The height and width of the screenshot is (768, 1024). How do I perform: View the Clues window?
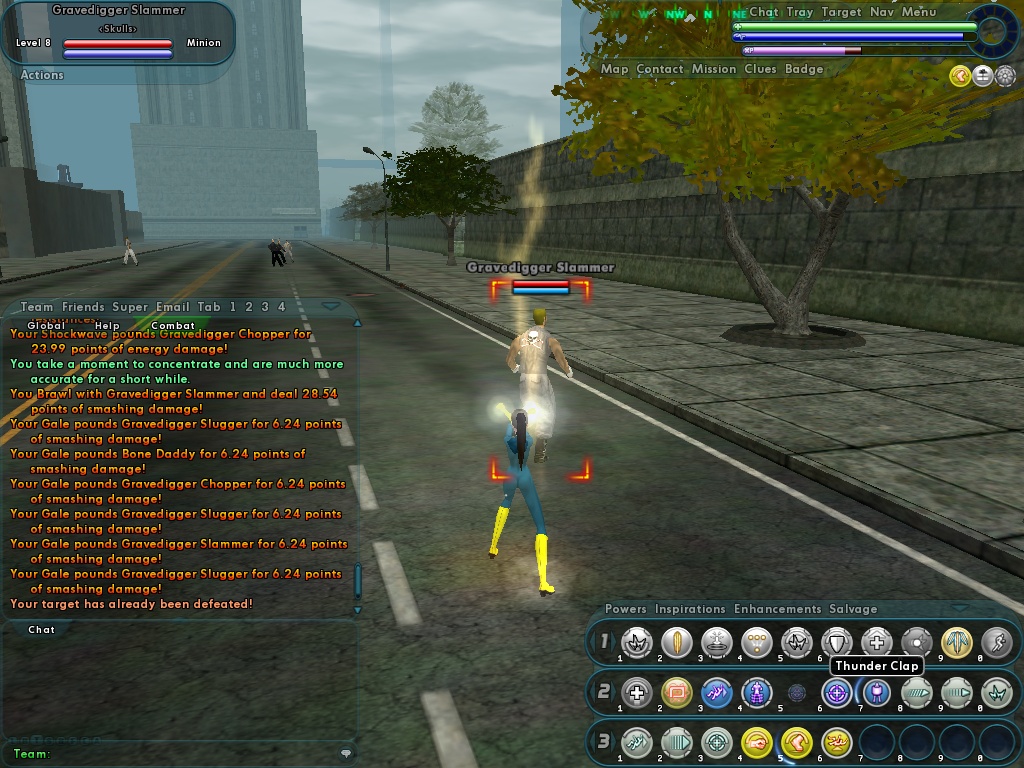[760, 69]
